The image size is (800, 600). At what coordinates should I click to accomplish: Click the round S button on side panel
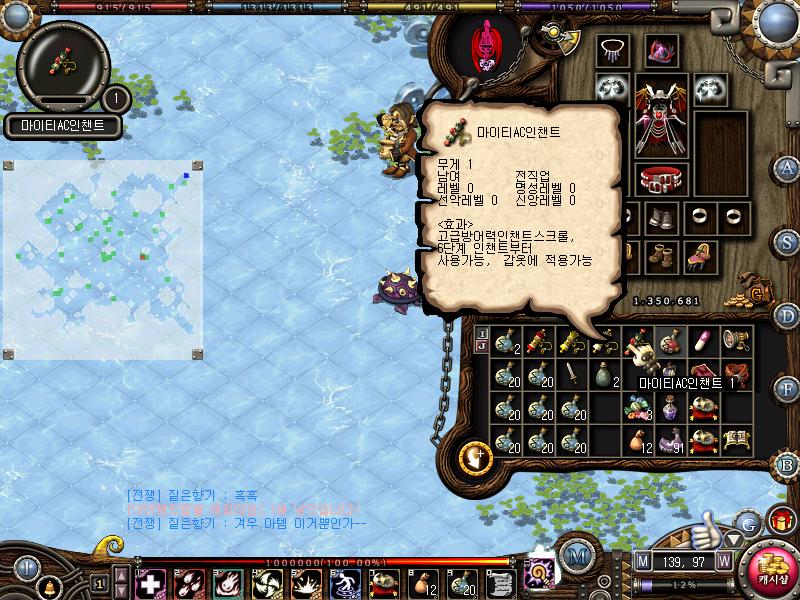tap(787, 242)
